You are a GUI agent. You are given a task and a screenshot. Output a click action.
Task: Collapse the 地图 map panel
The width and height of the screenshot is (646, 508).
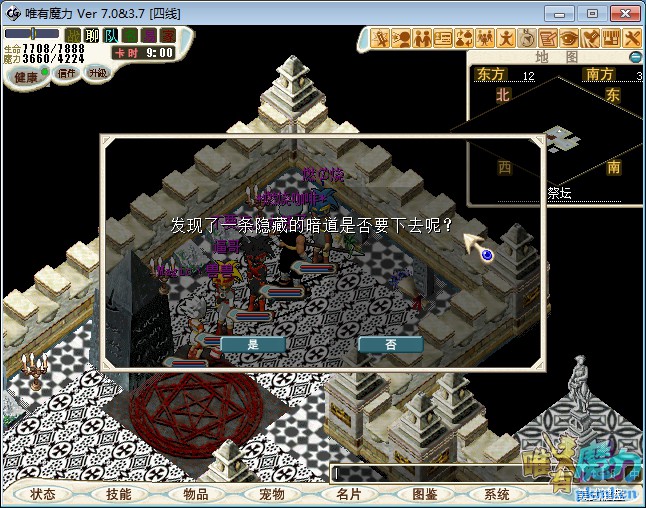[634, 57]
